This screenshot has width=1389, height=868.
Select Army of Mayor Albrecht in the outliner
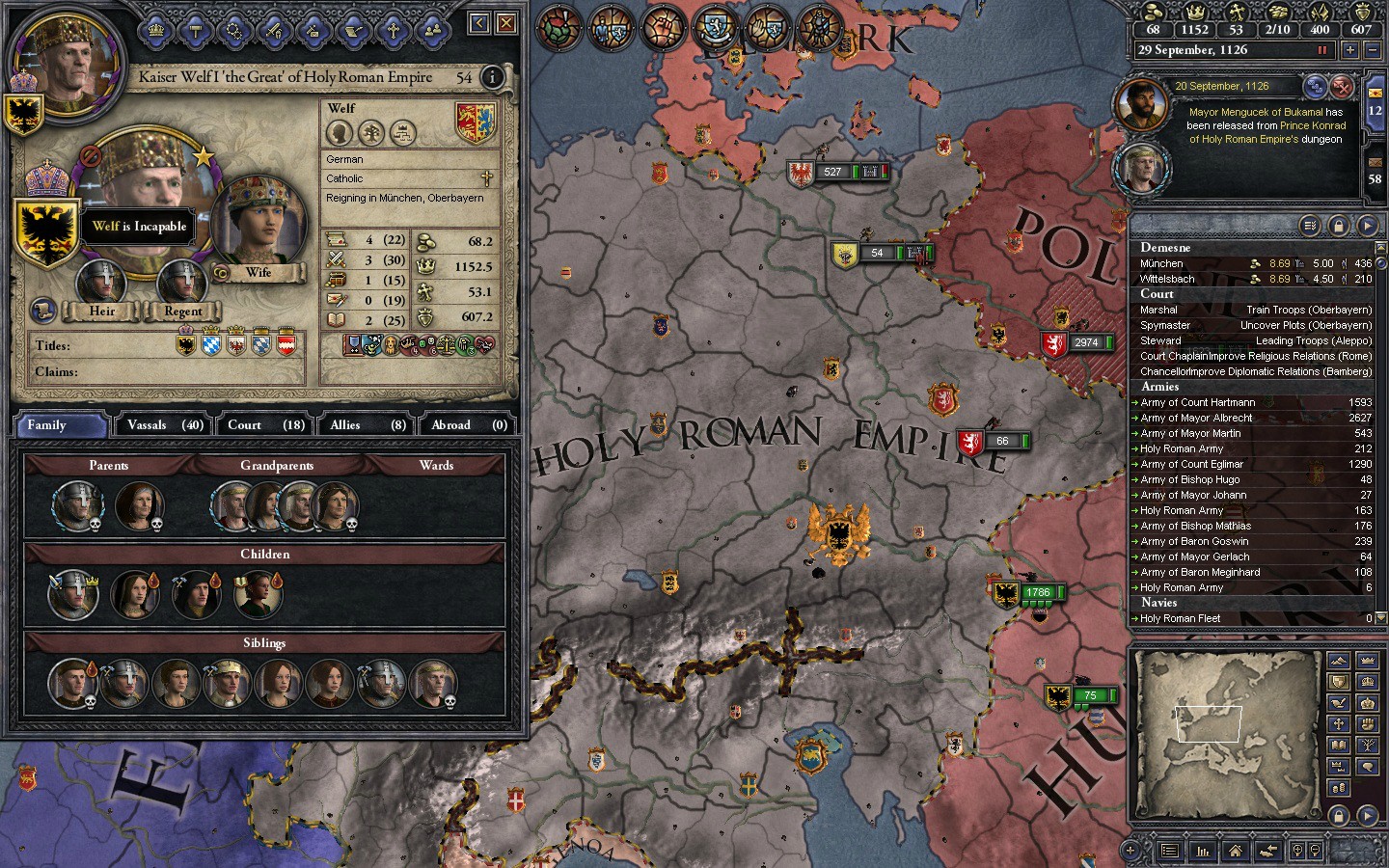pyautogui.click(x=1196, y=418)
